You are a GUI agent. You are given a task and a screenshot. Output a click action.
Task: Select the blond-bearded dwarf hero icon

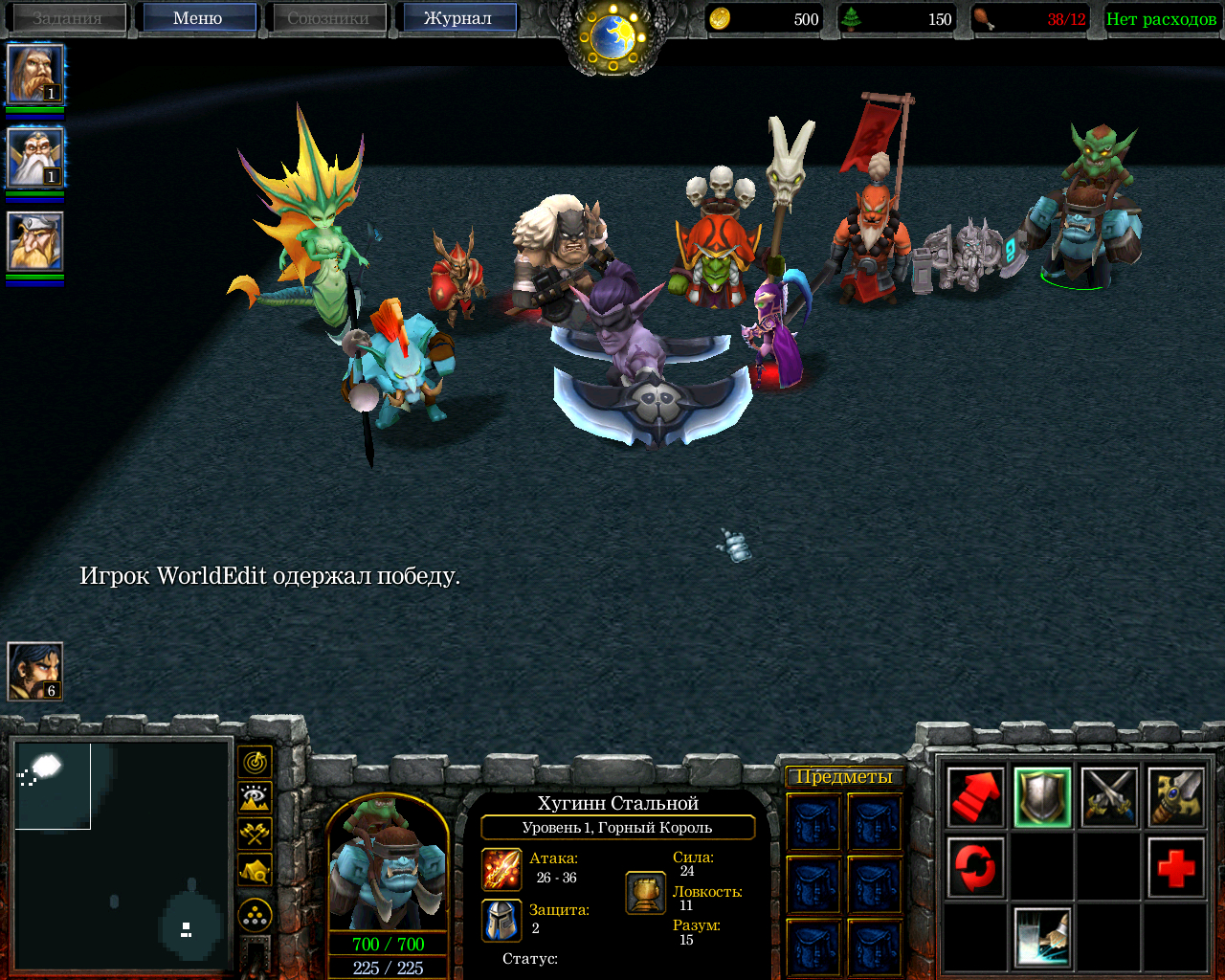(x=35, y=241)
